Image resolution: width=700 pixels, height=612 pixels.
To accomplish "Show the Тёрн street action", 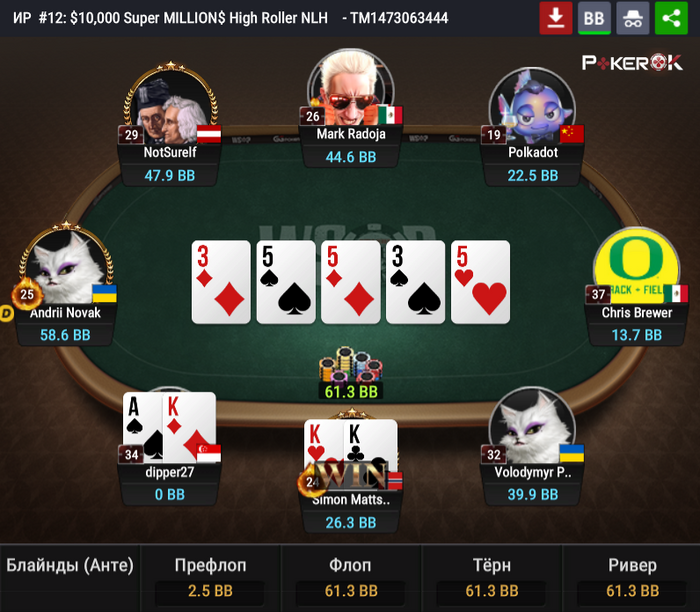I will coord(490,578).
